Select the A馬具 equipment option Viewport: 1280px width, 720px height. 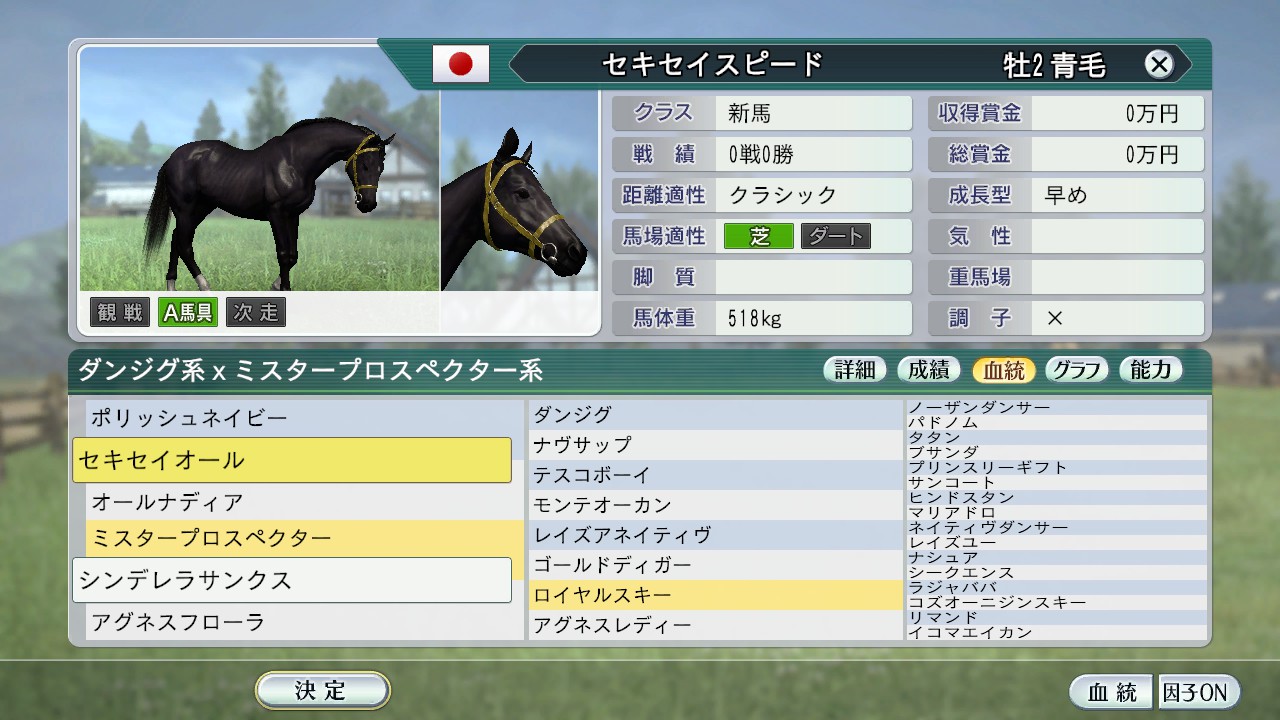click(187, 312)
